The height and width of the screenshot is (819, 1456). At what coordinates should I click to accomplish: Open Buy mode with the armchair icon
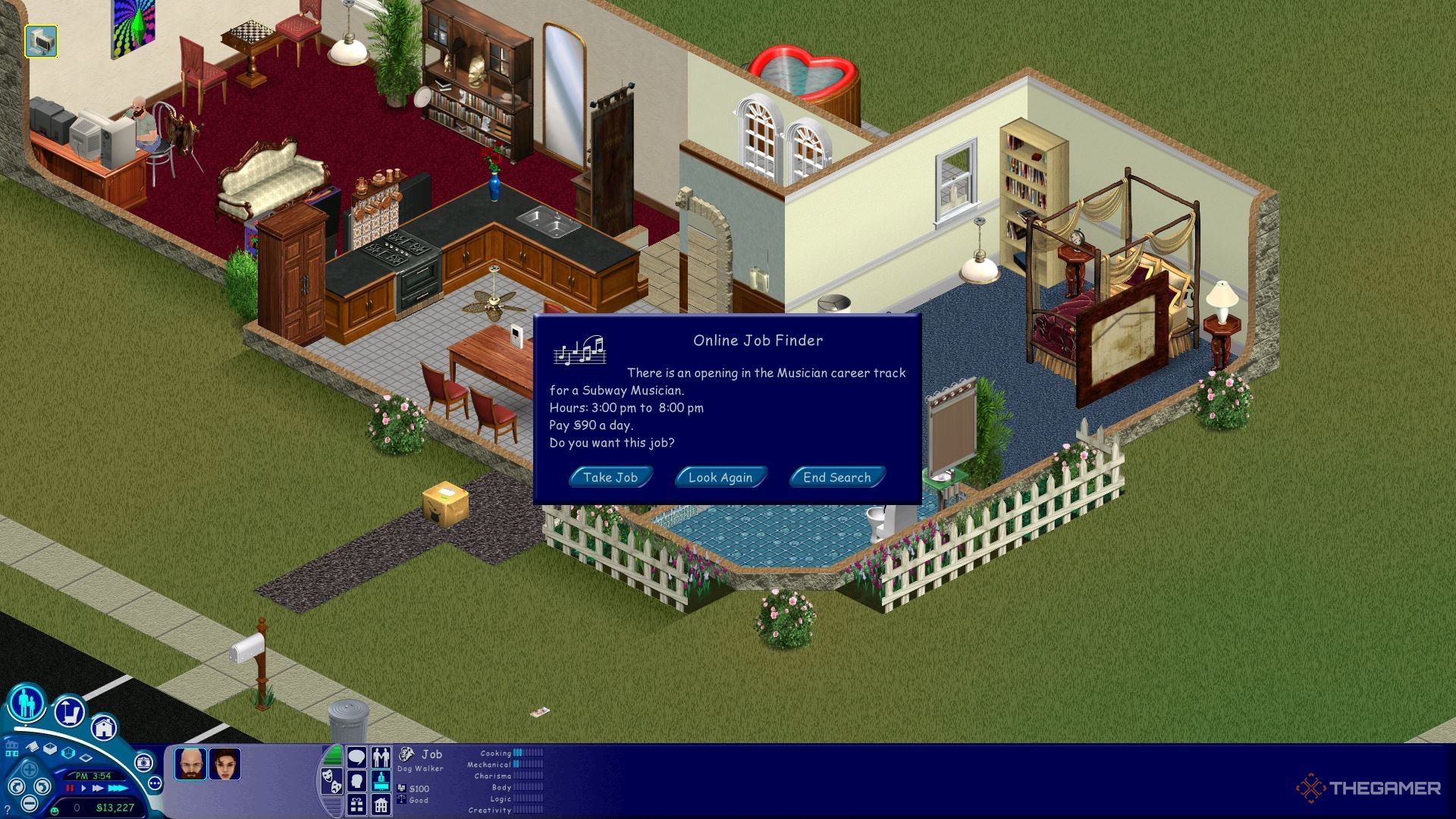coord(69,711)
